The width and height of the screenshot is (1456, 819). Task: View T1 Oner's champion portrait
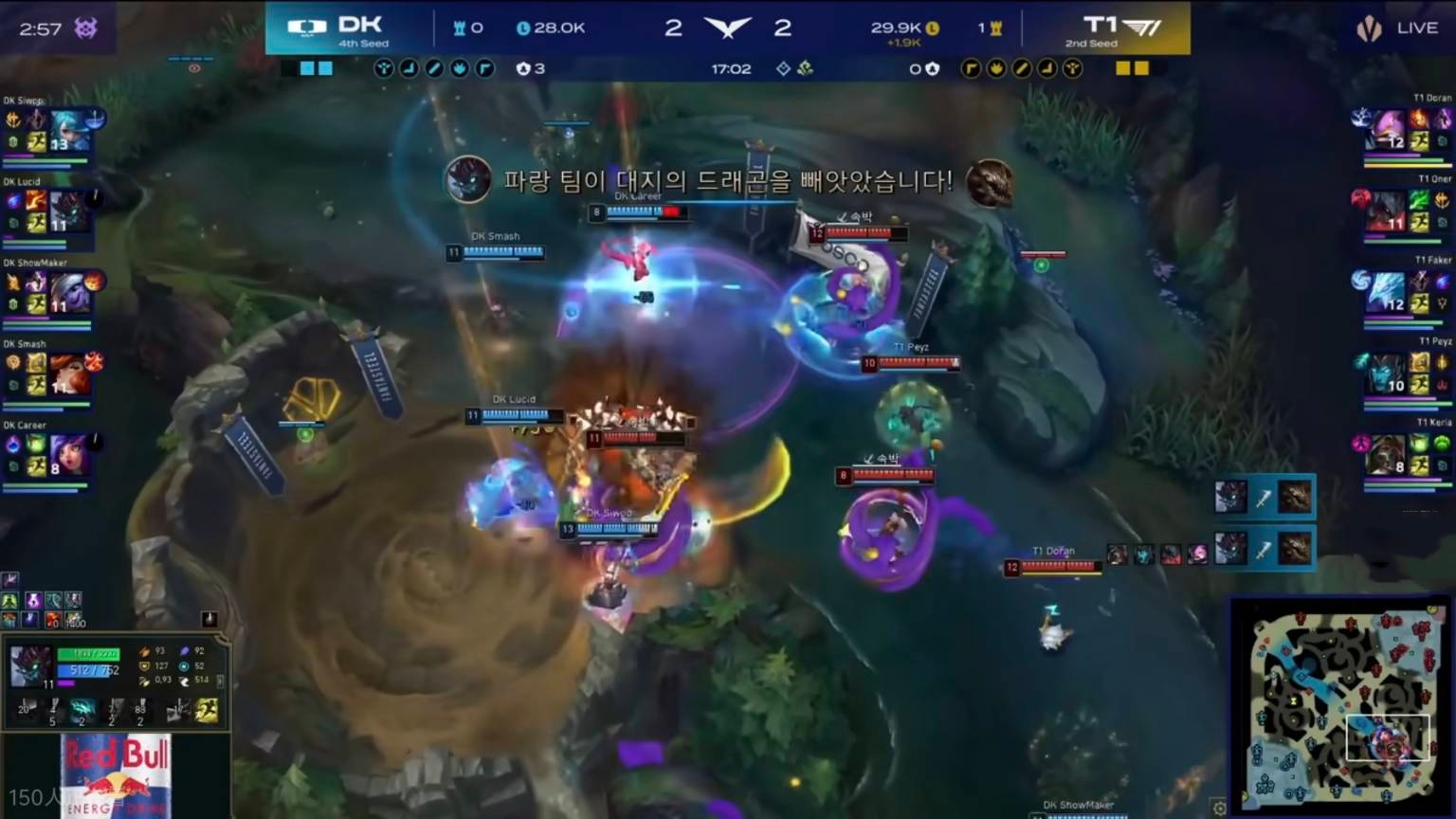tap(1387, 211)
